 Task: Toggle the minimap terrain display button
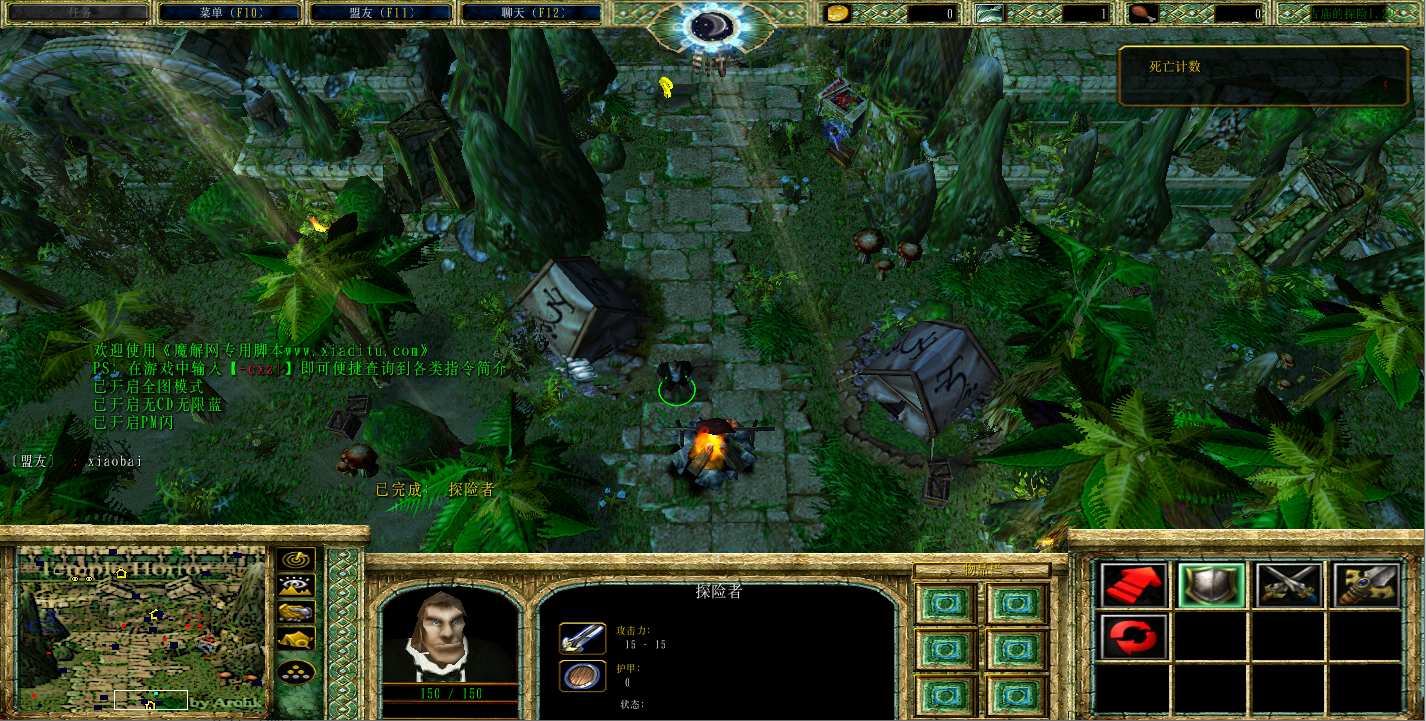click(x=296, y=586)
